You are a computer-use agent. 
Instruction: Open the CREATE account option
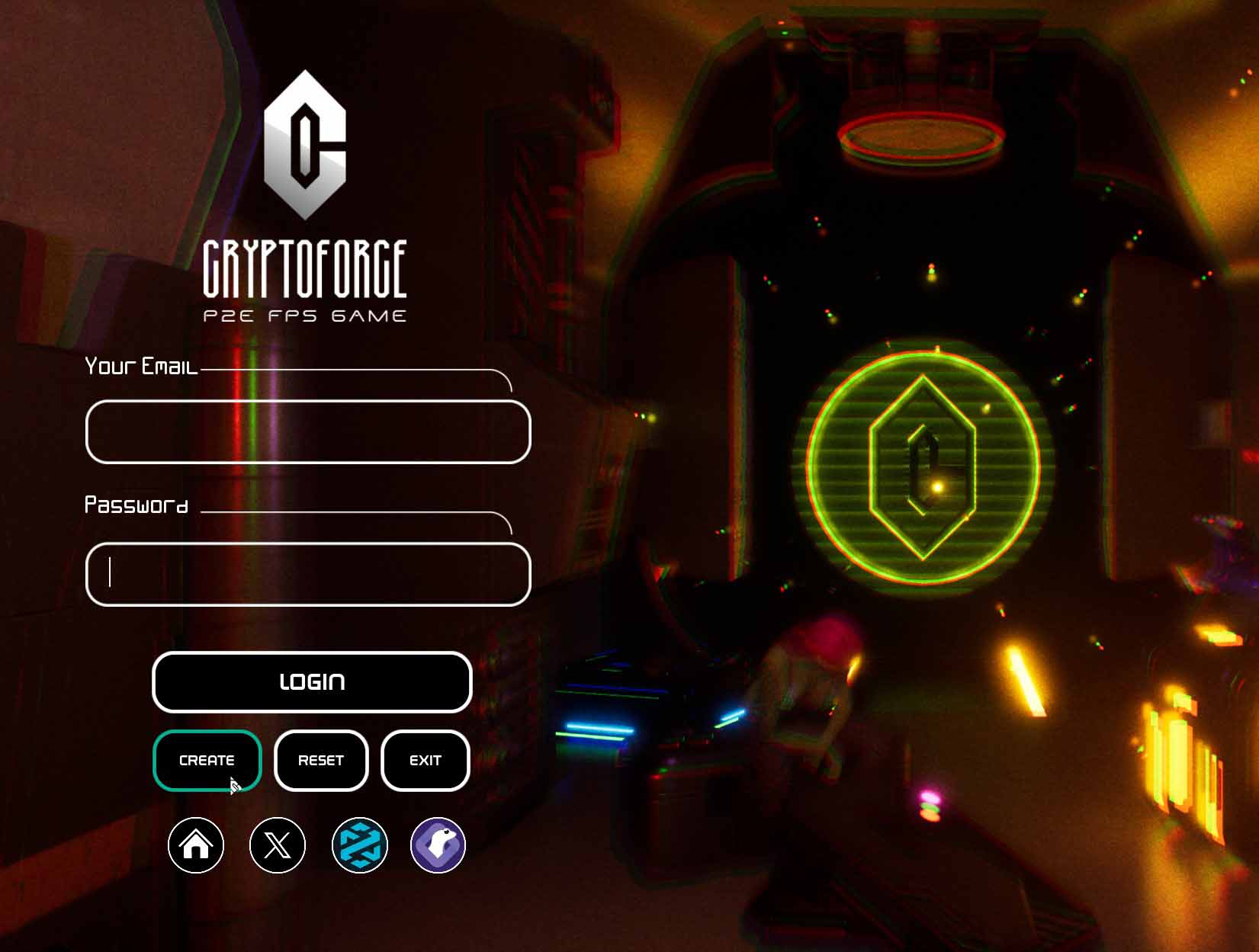[207, 761]
